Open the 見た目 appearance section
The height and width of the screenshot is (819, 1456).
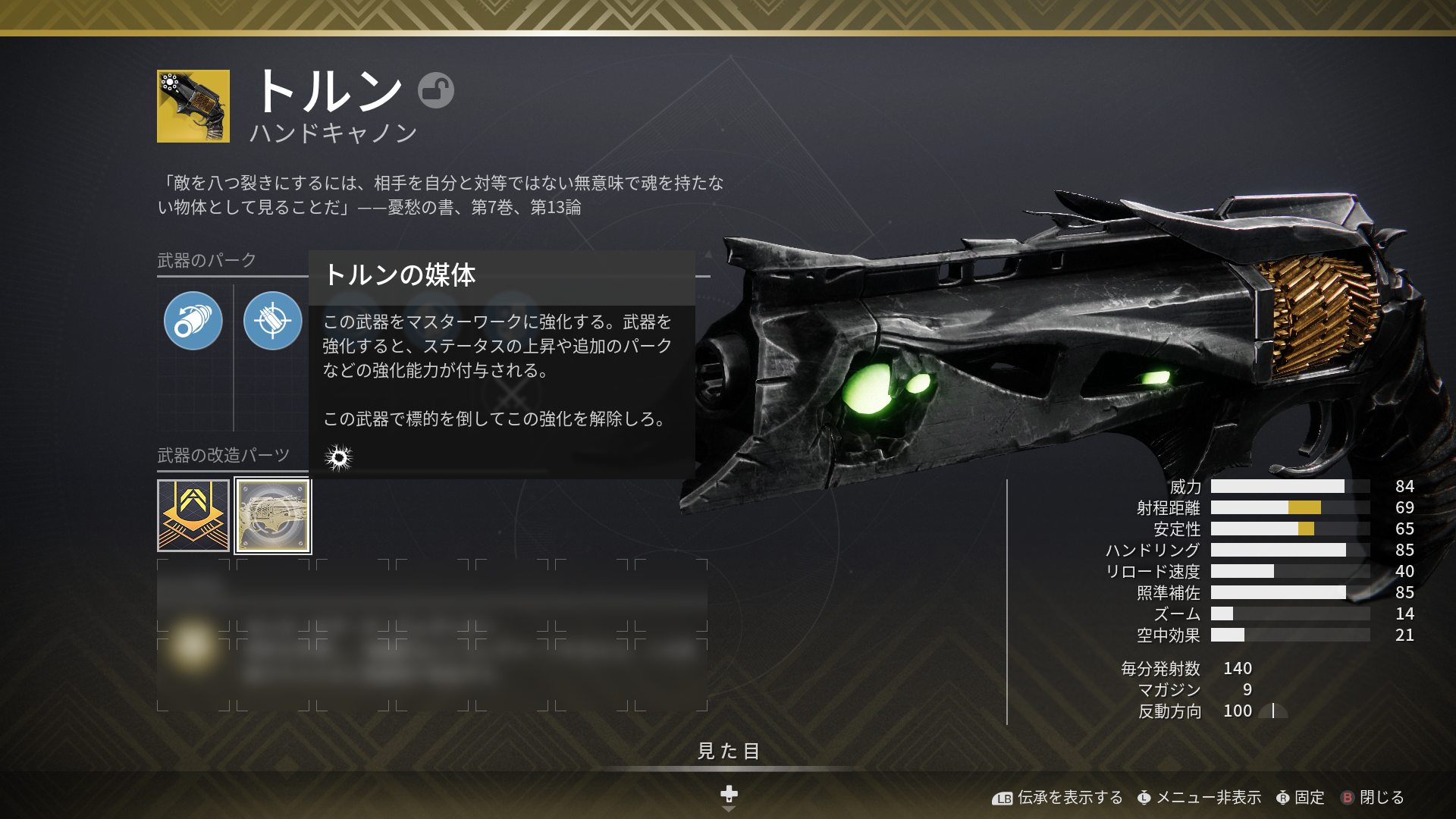click(x=728, y=751)
